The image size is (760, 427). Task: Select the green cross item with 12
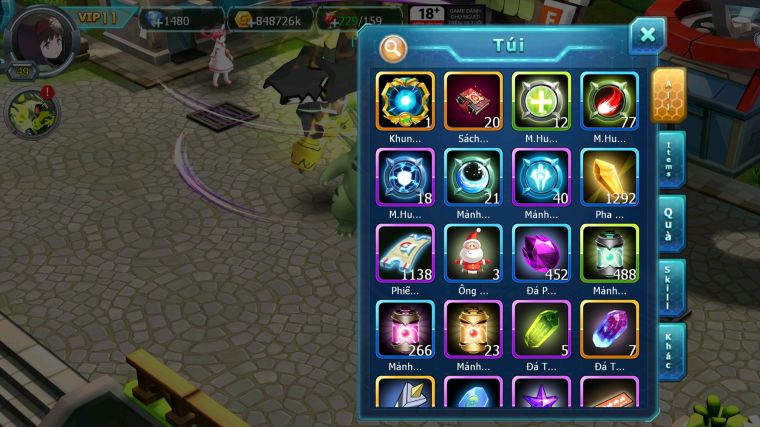[x=541, y=101]
